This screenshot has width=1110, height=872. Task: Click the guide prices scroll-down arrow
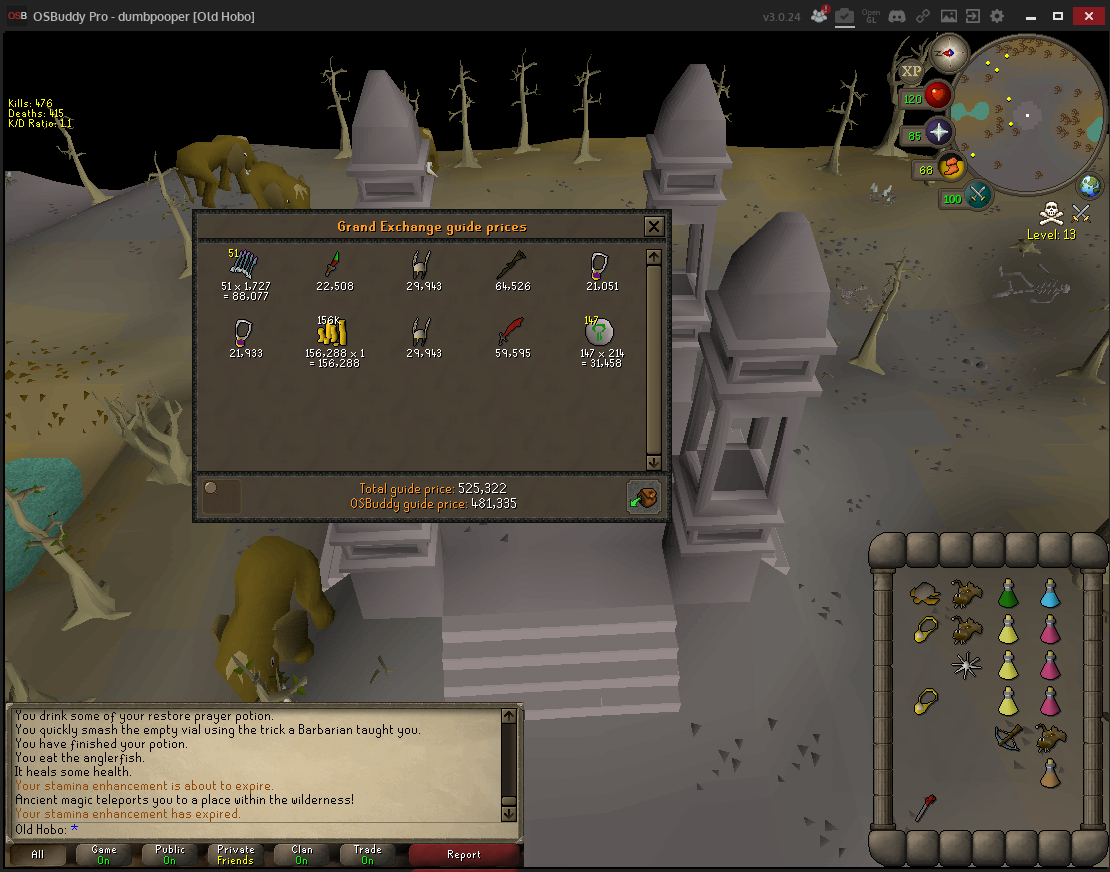coord(653,462)
